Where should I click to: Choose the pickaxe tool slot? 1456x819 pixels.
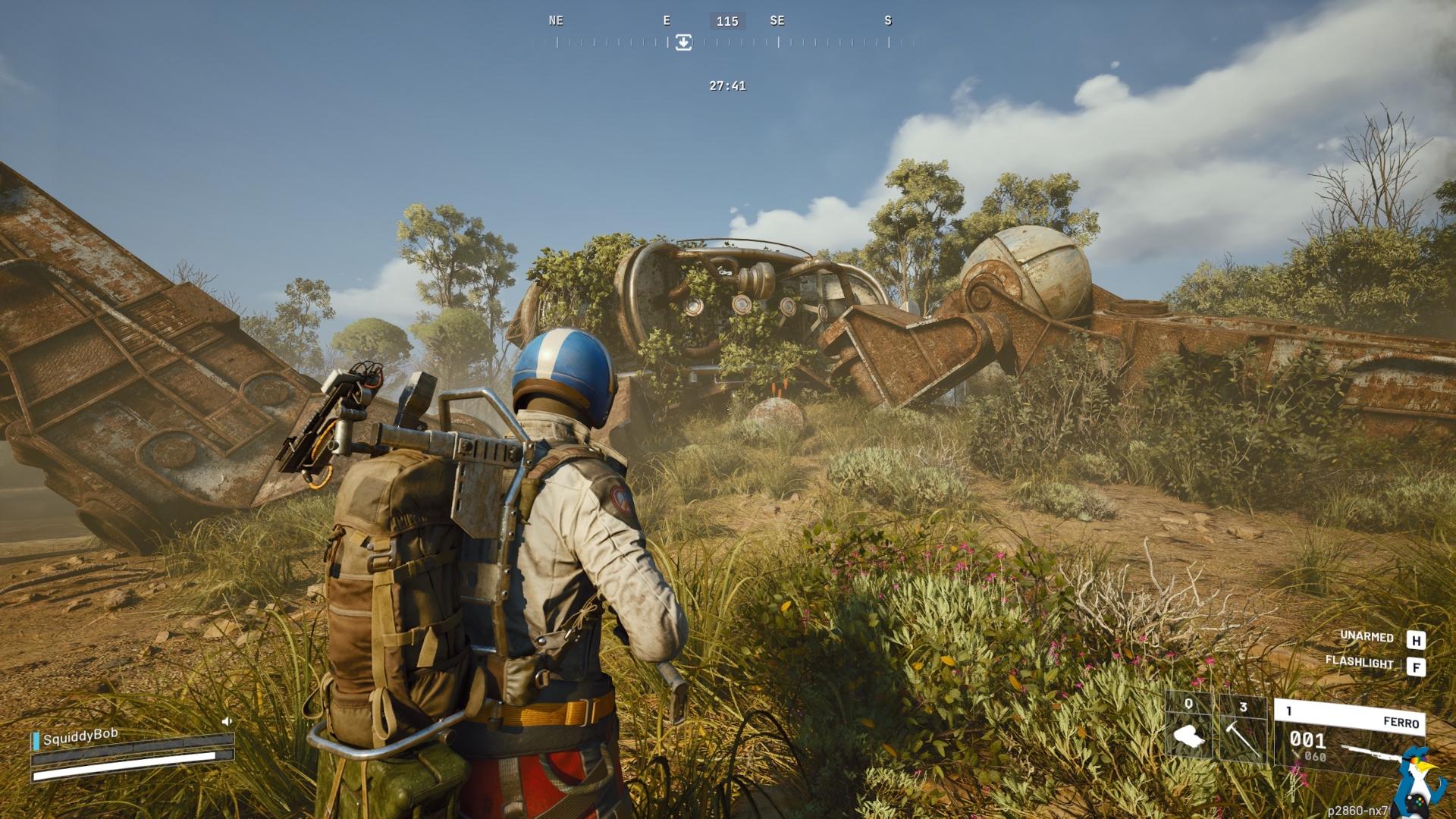[x=1242, y=729]
